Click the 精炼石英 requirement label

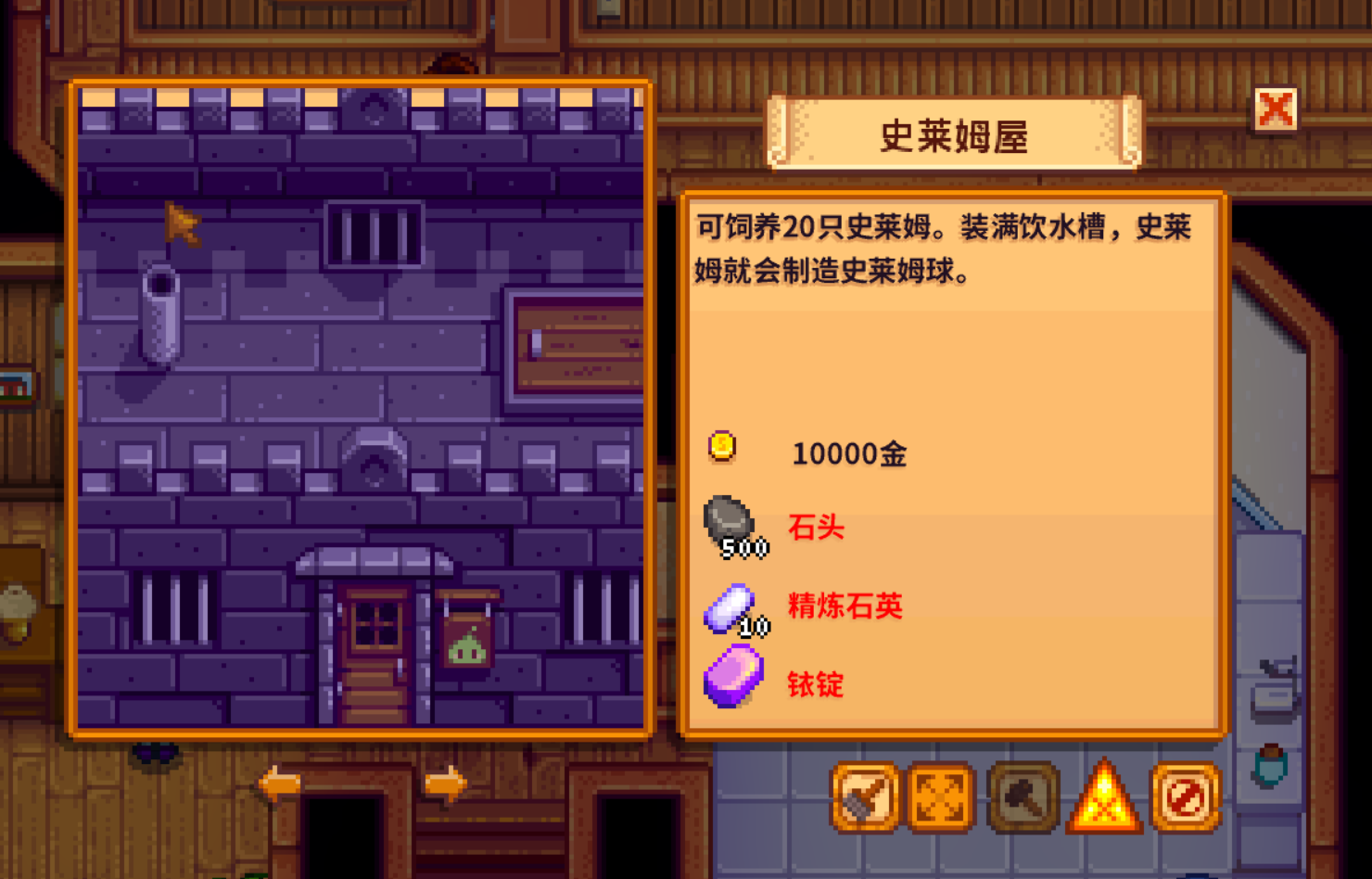844,605
